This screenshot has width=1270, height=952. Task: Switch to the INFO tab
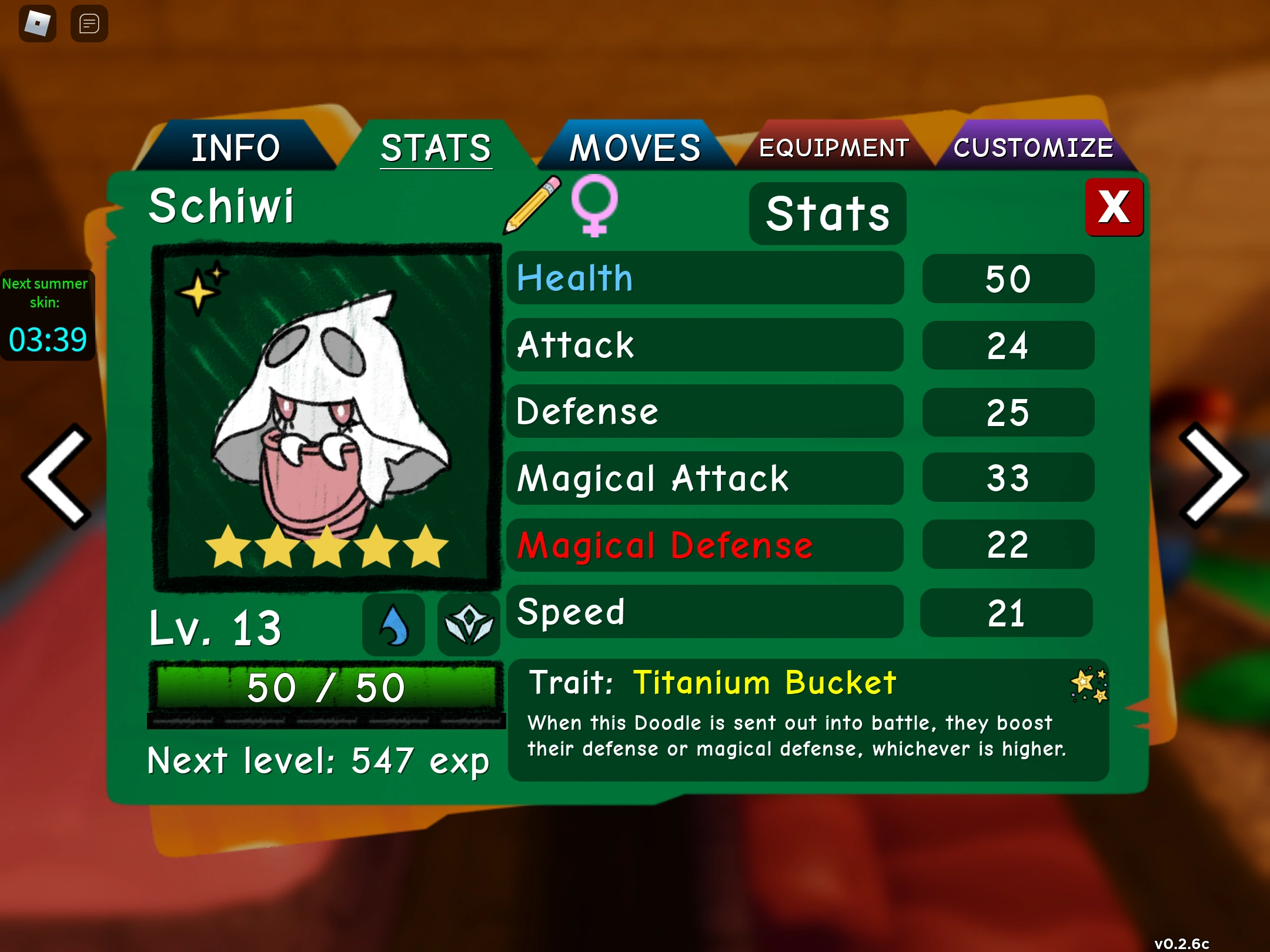[236, 148]
